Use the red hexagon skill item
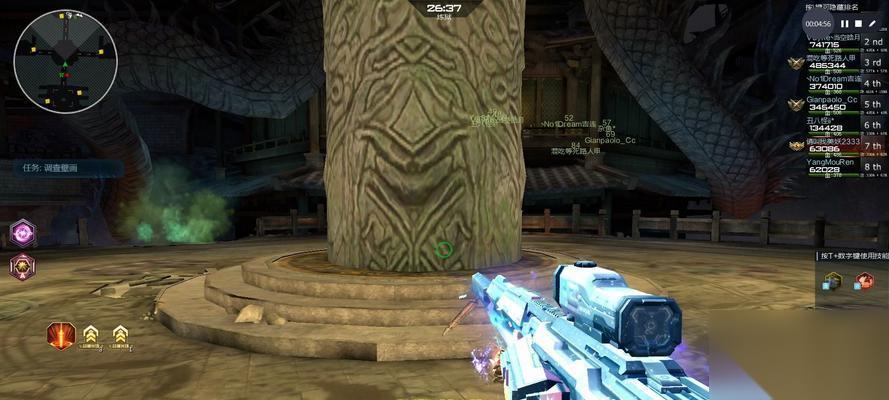 tap(864, 281)
